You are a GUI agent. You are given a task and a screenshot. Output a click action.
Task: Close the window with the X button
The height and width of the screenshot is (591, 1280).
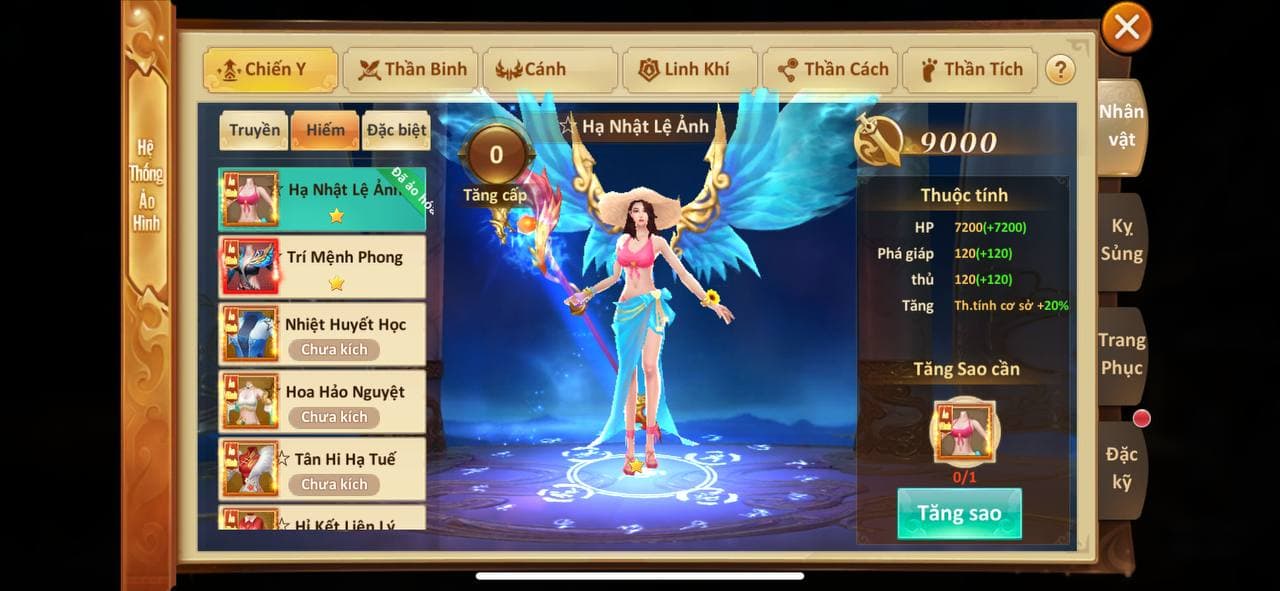click(1126, 28)
